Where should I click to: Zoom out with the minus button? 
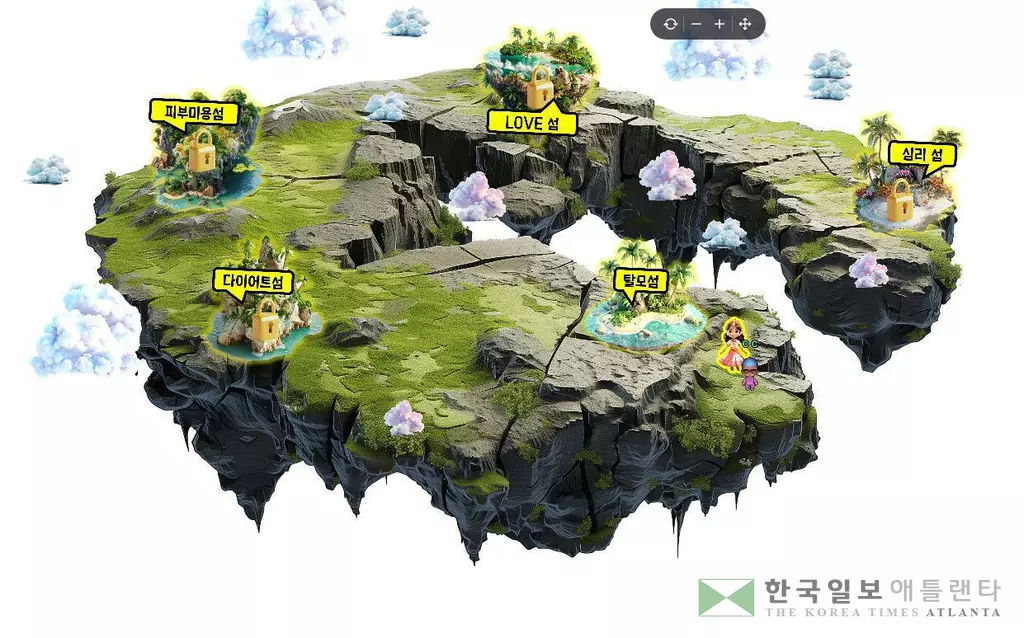tap(696, 24)
